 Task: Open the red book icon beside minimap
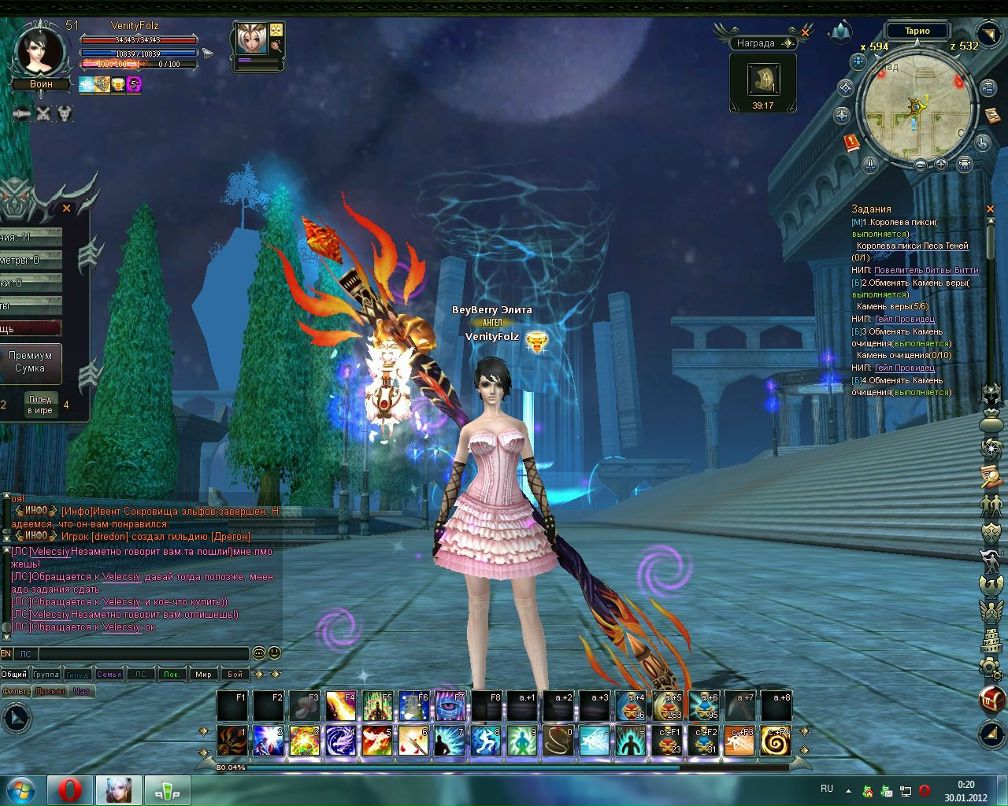852,141
